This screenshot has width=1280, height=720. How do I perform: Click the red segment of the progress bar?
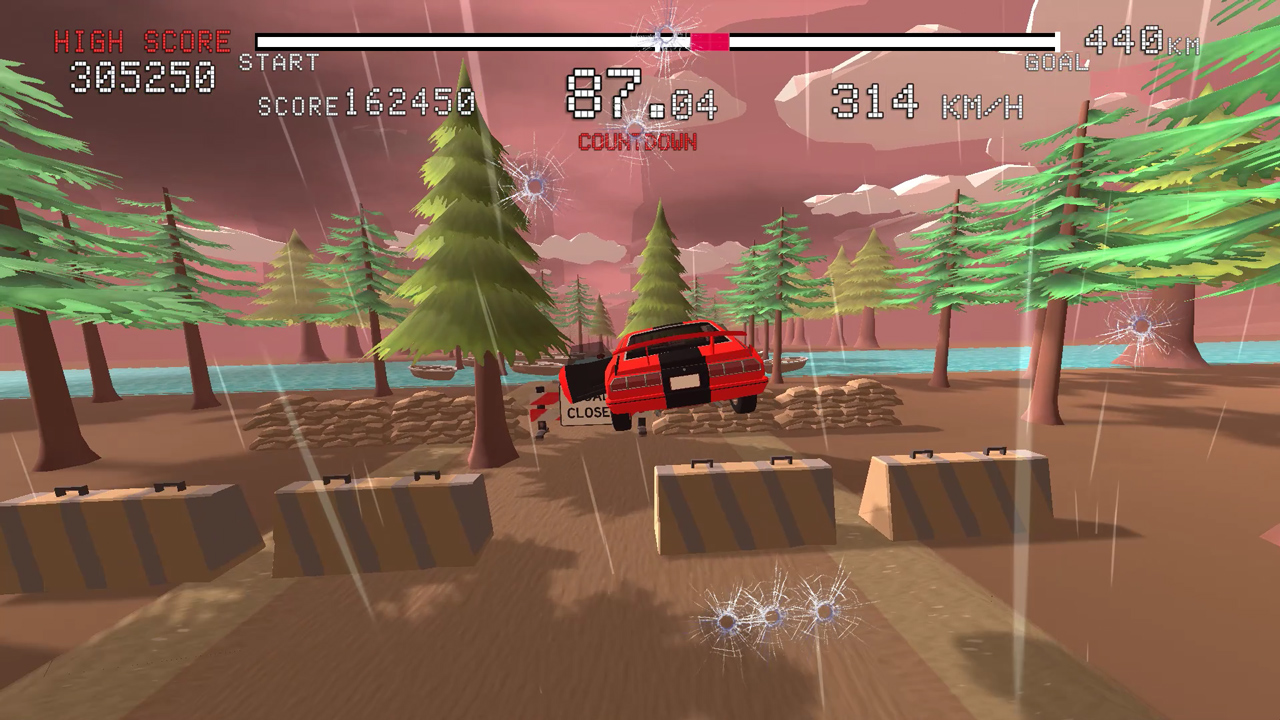tap(710, 39)
